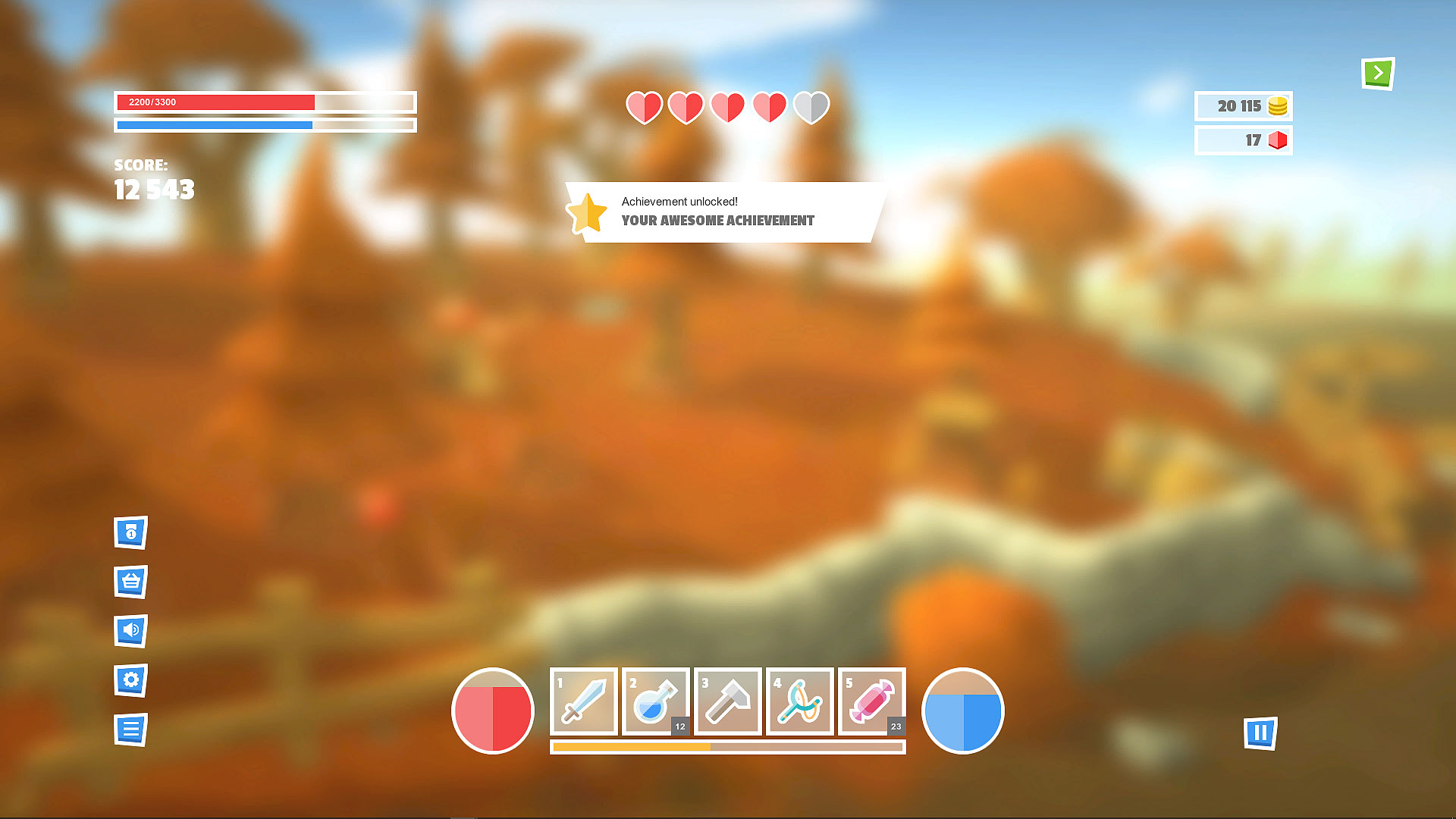Open the coins balance display
Viewport: 1456px width, 819px height.
tap(1243, 106)
